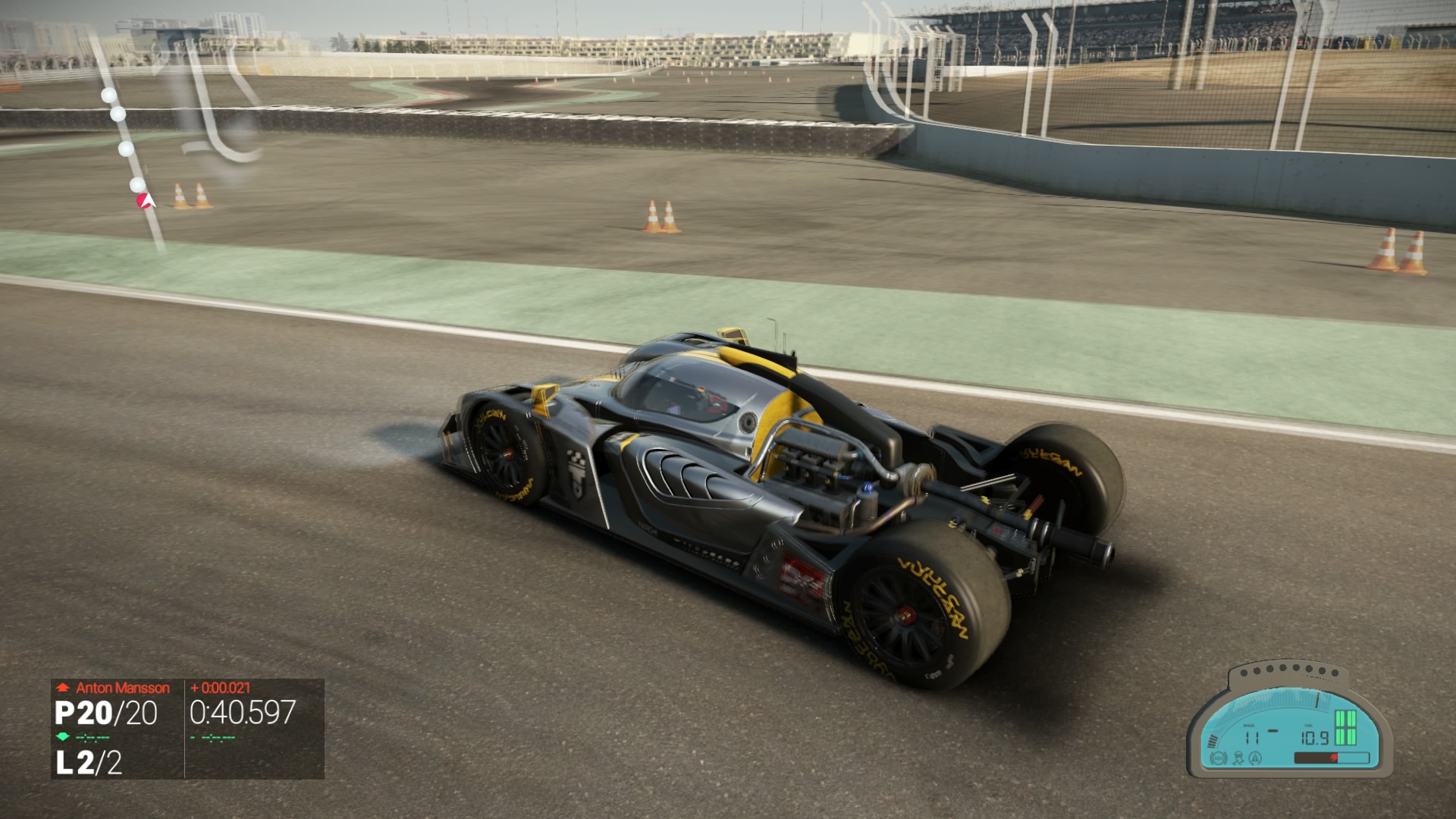This screenshot has height=819, width=1456.
Task: Select the green tyre status grid
Action: (1345, 728)
